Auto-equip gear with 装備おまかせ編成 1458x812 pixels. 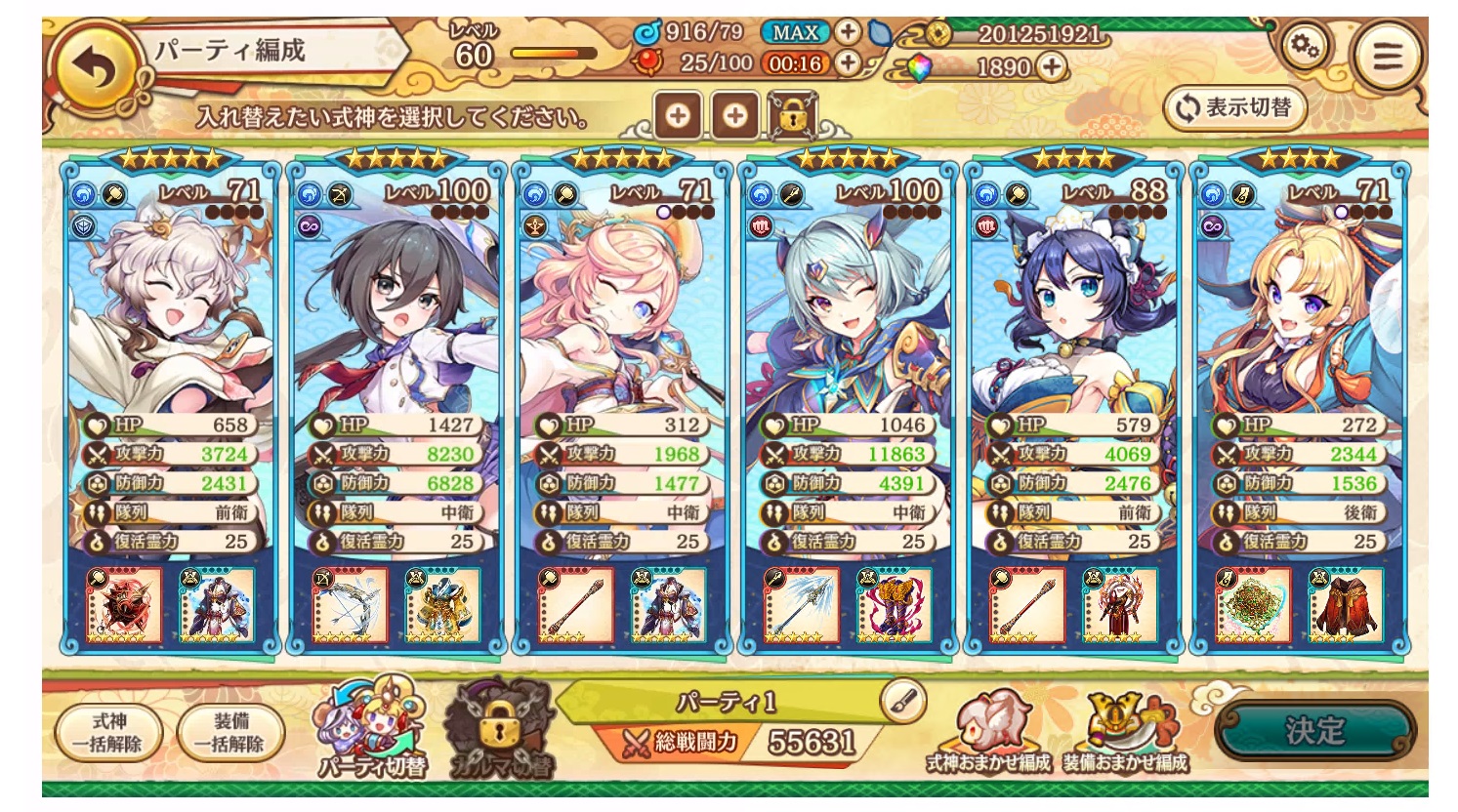point(1126,734)
